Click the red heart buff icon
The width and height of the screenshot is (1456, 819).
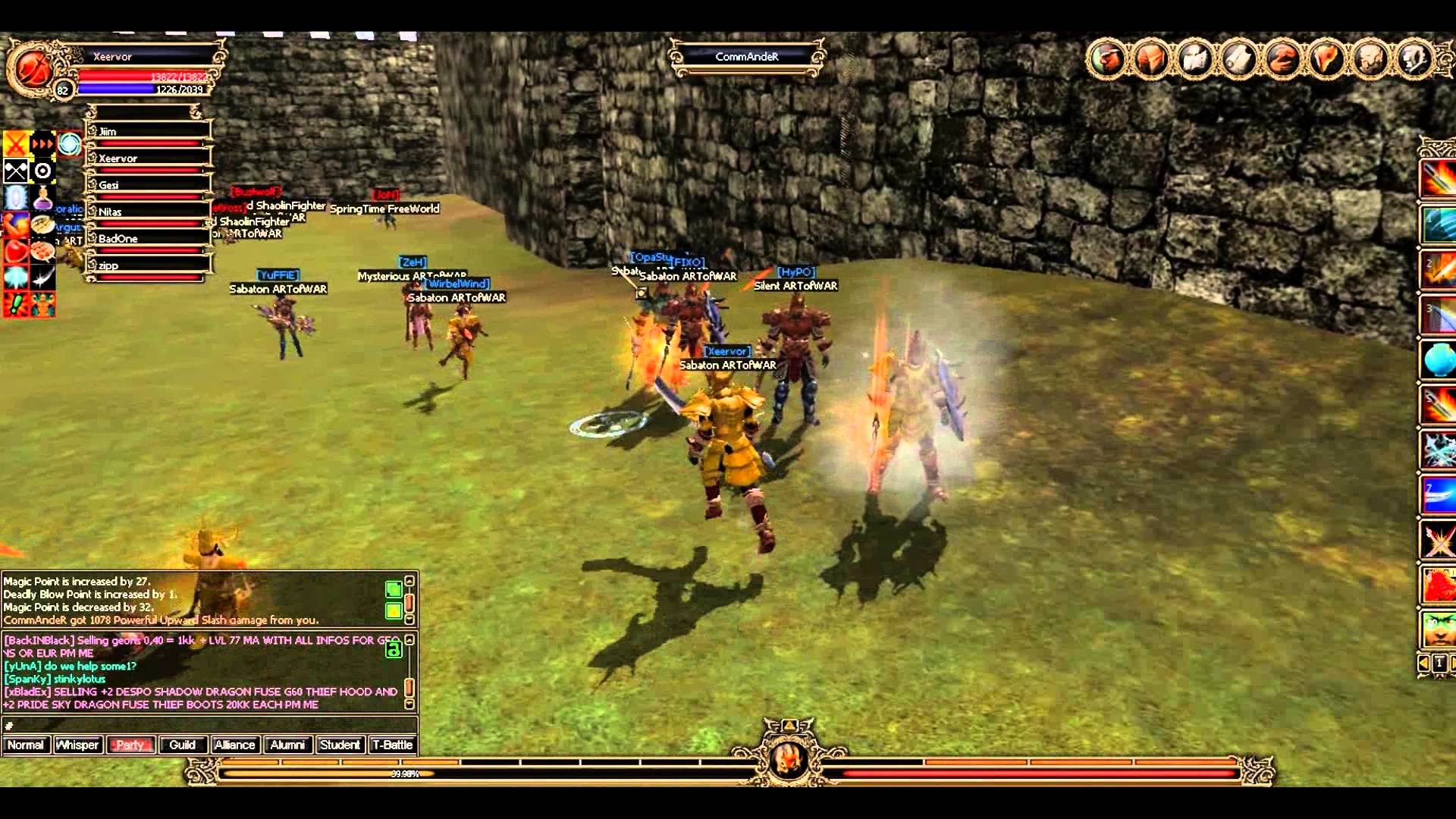16,251
